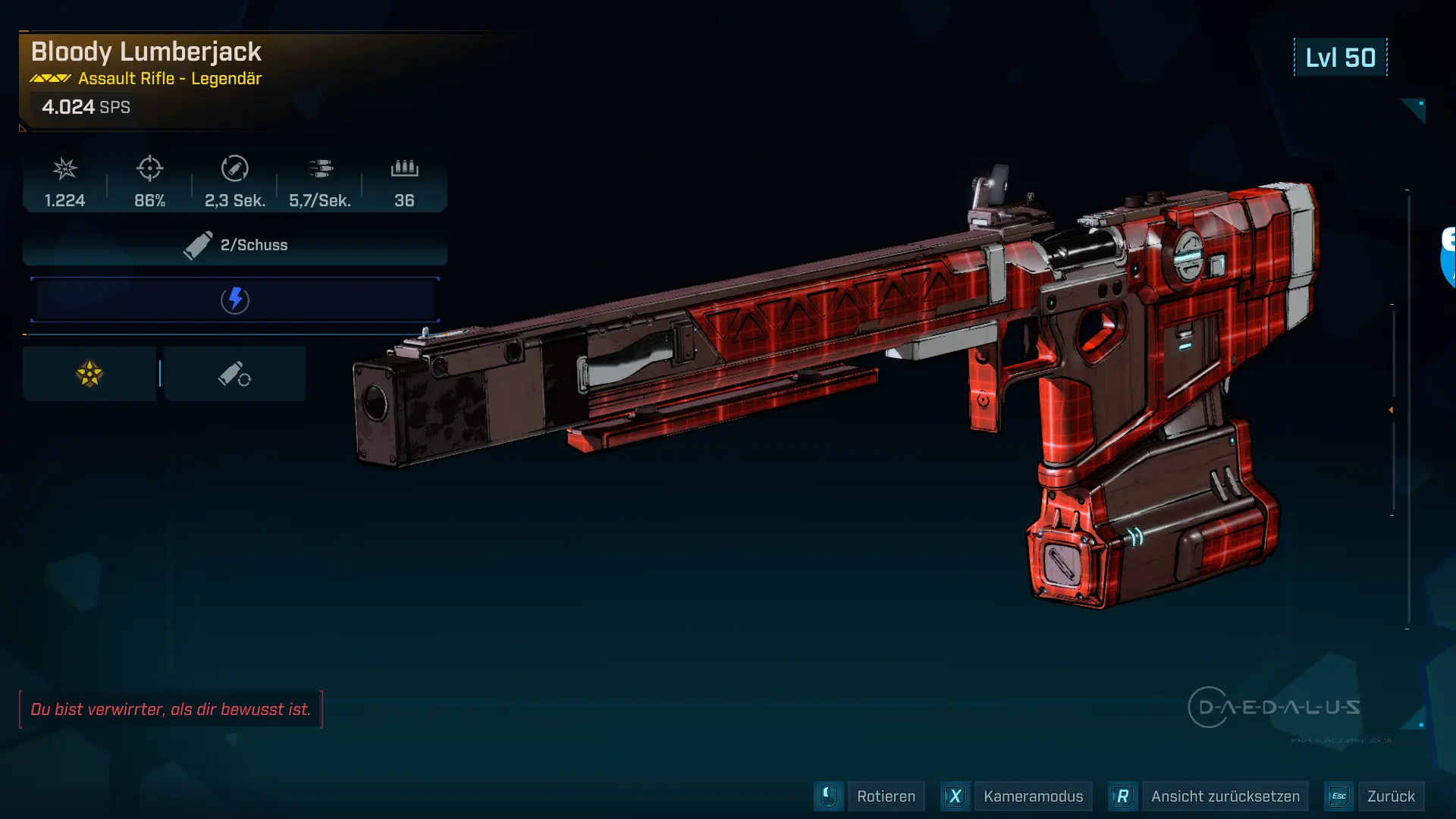Select the bullet reload perk slot

tap(234, 374)
